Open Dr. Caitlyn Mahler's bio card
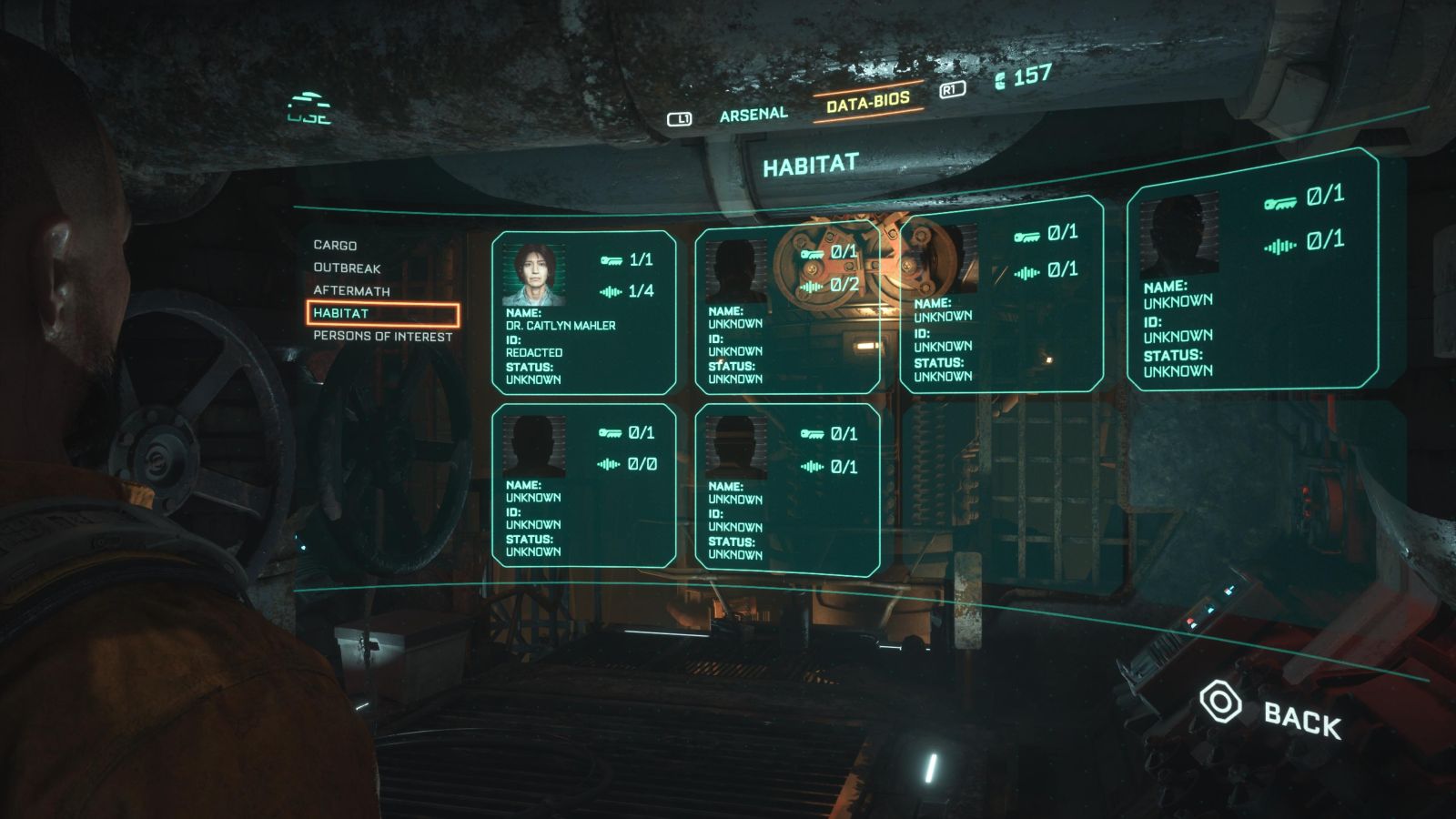The height and width of the screenshot is (819, 1456). 583,312
